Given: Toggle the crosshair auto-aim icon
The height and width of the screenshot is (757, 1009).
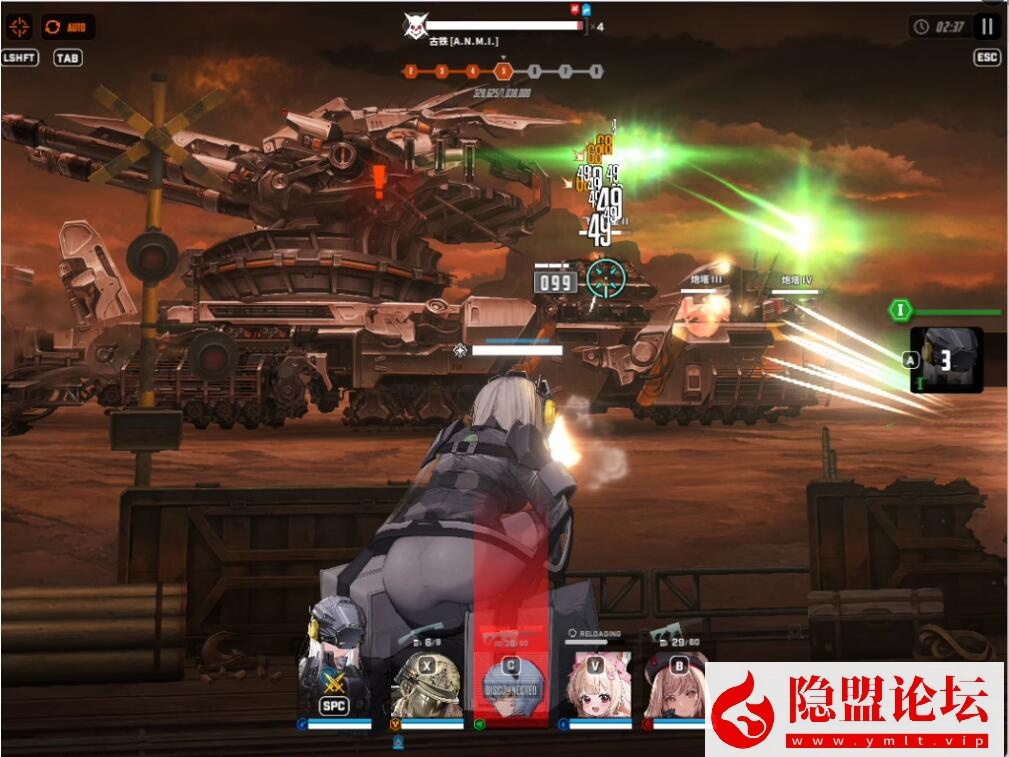Looking at the screenshot, I should tap(19, 26).
